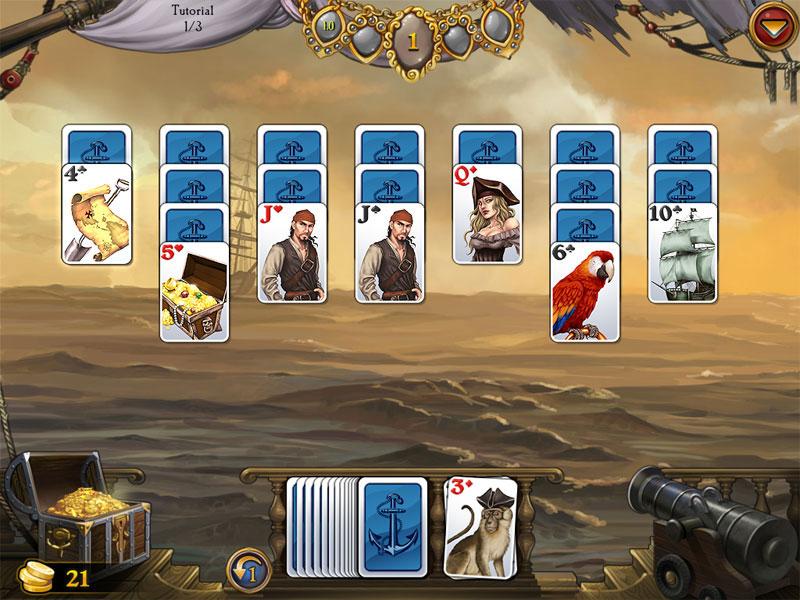Select the 6 of clubs parrot card
Image resolution: width=800 pixels, height=600 pixels.
coord(586,292)
